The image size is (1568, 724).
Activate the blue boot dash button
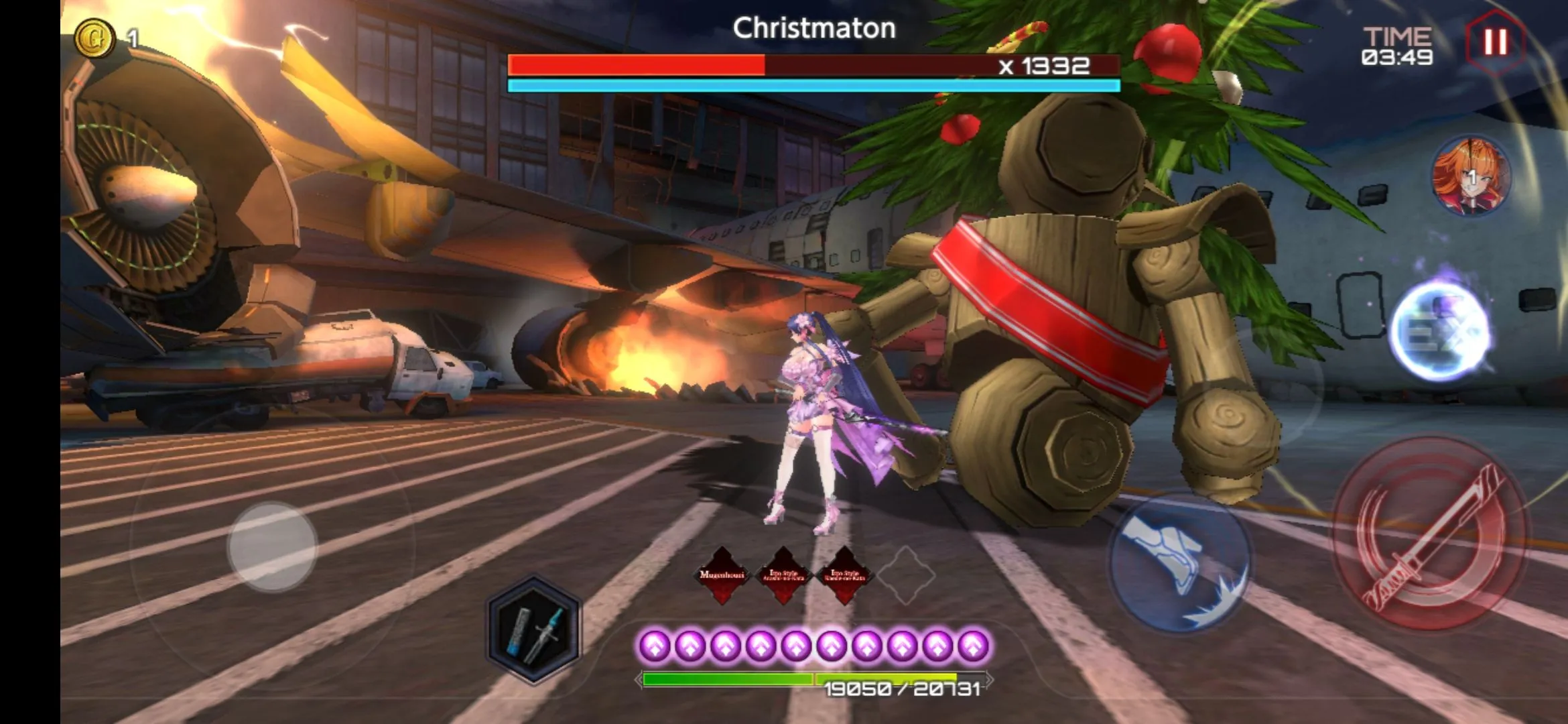click(1179, 562)
